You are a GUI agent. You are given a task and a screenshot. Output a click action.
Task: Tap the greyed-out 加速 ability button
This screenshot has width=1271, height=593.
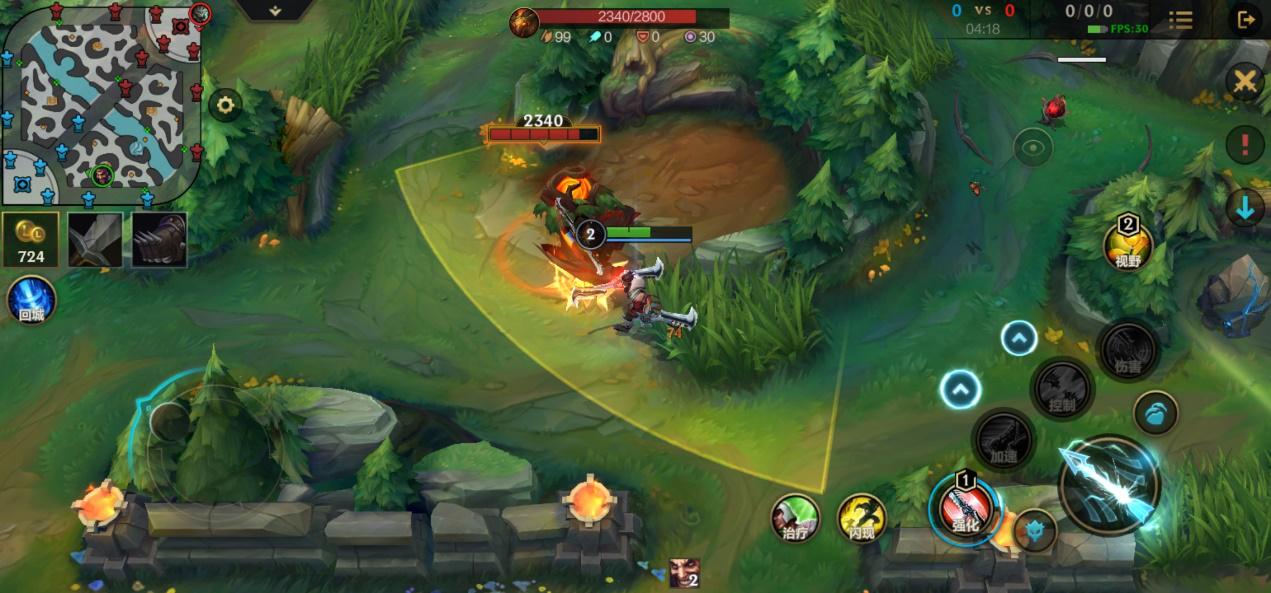(1003, 438)
